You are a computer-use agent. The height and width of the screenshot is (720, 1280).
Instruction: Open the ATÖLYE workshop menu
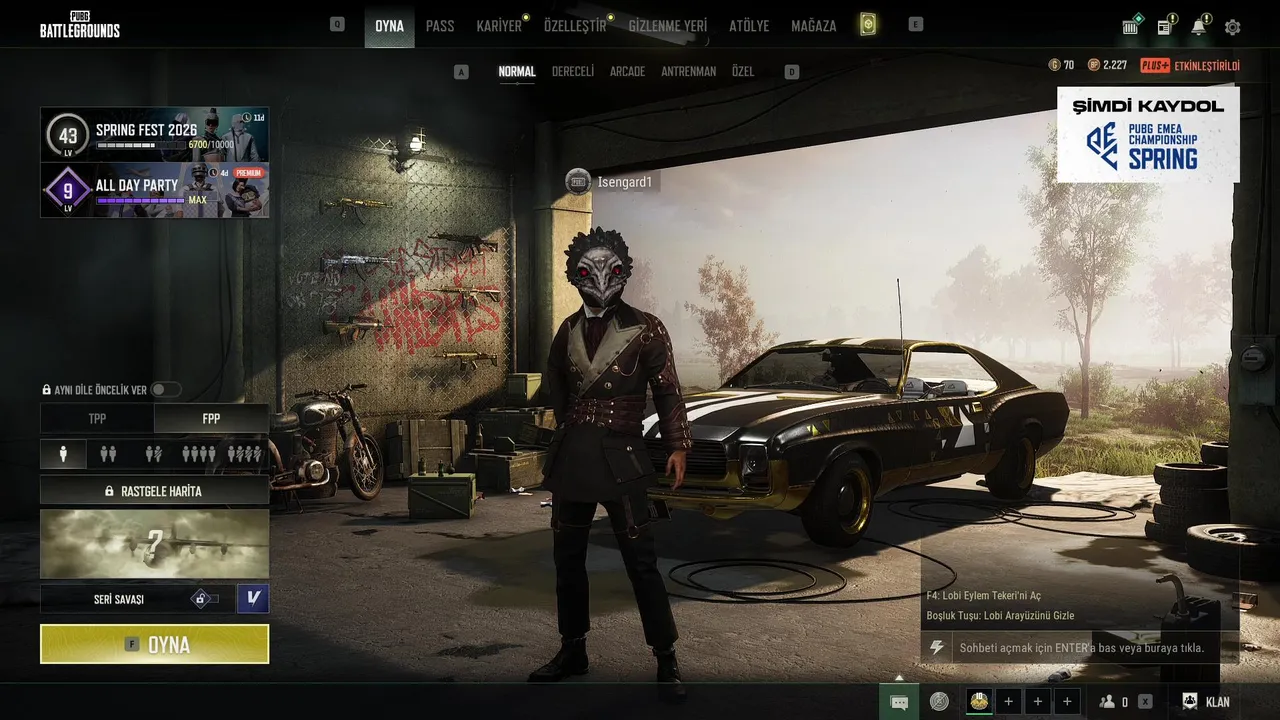(x=749, y=26)
